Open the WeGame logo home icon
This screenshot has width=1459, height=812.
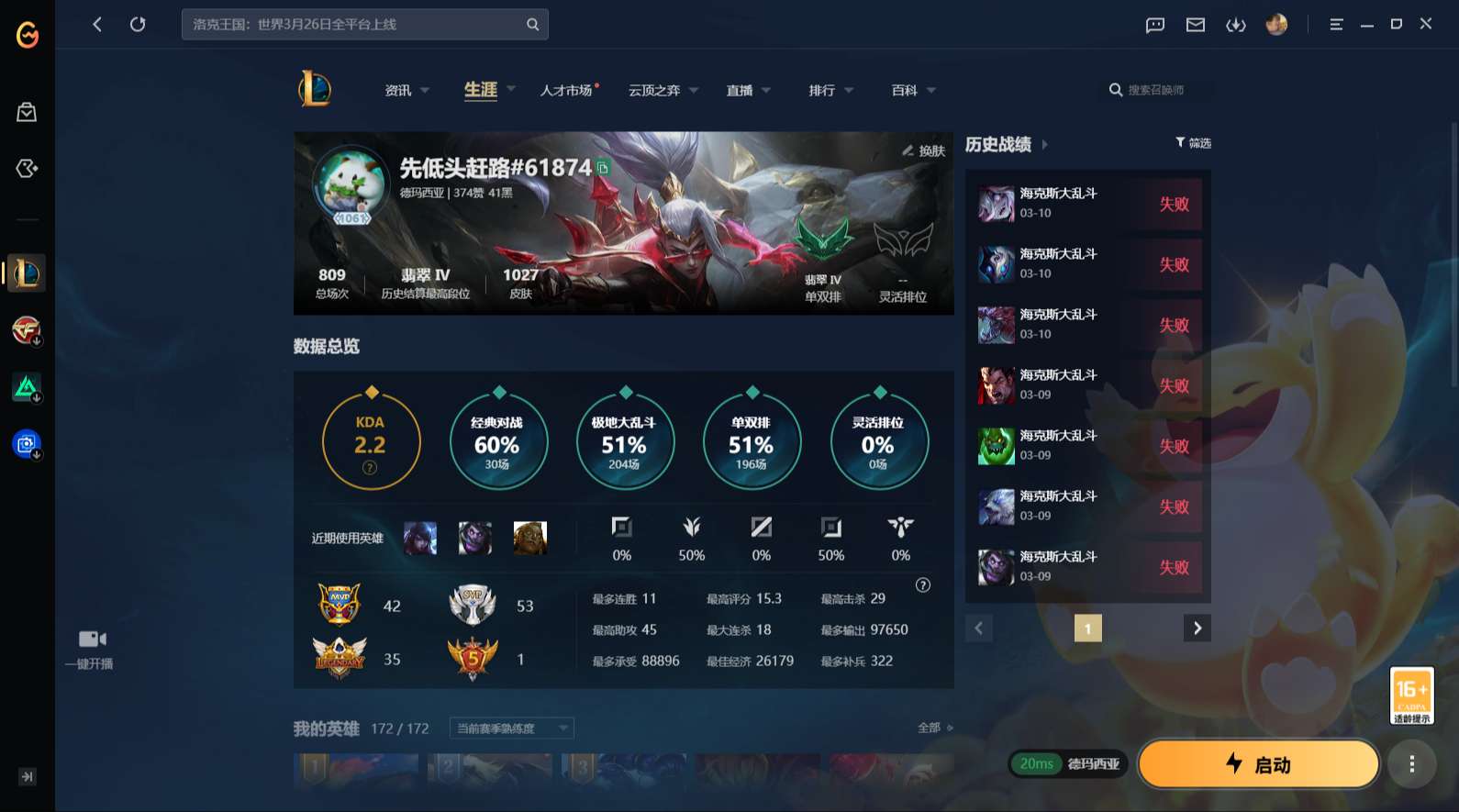click(26, 37)
